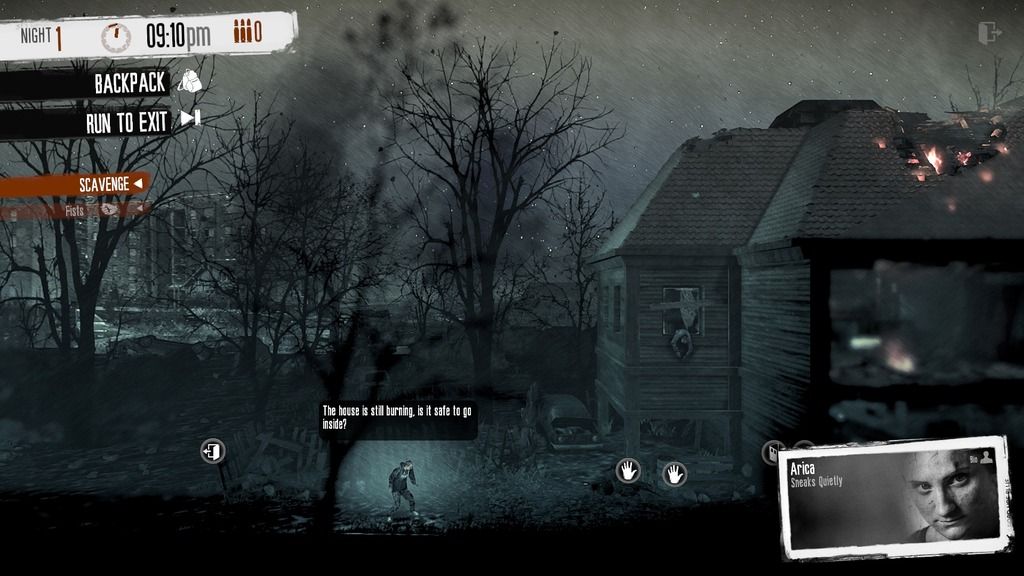Click the exit marker left of Arica
1024x576 pixels.
pyautogui.click(x=212, y=451)
